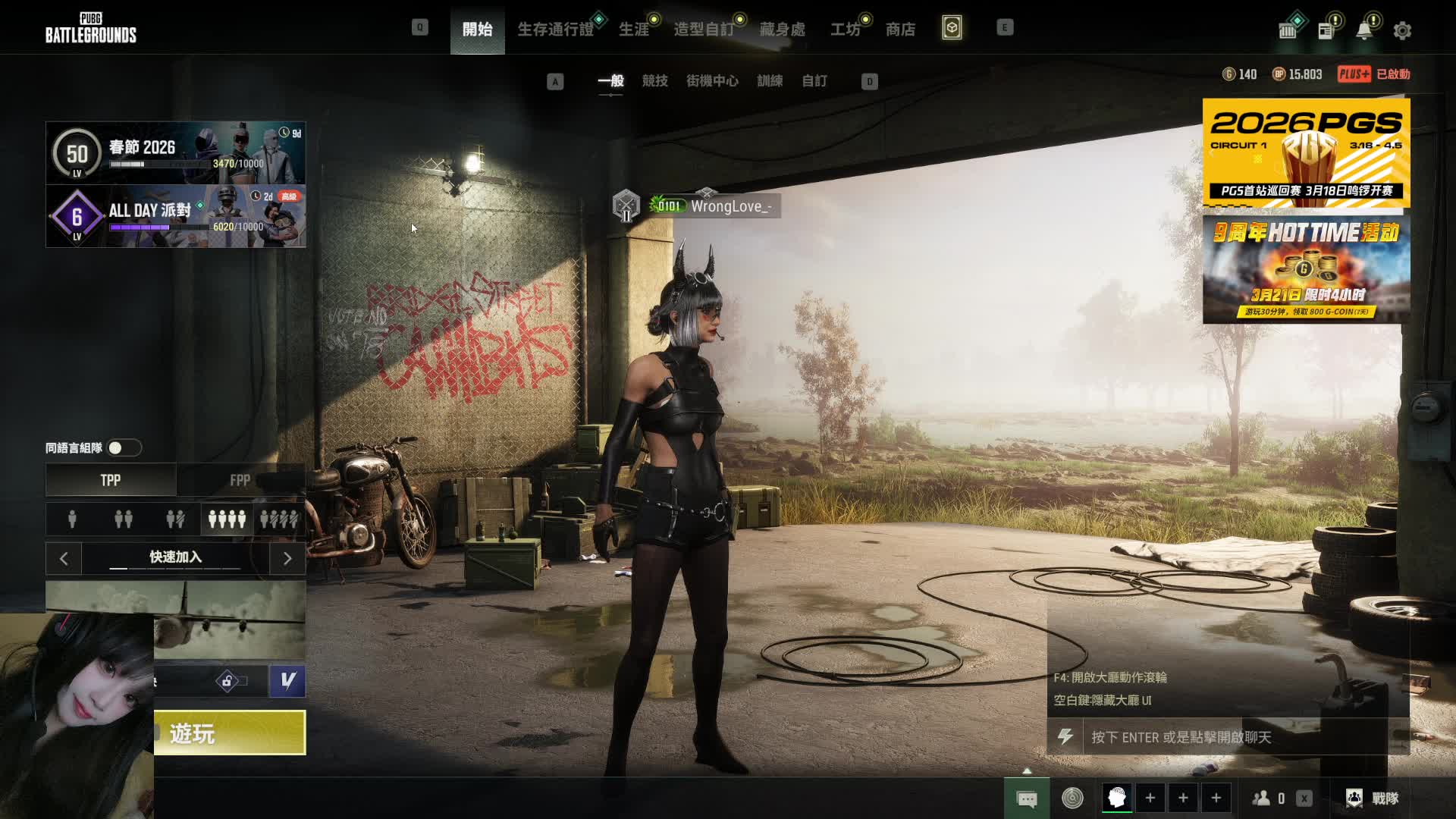Choose the 自訂 custom match tab
This screenshot has height=819, width=1456.
pos(814,81)
